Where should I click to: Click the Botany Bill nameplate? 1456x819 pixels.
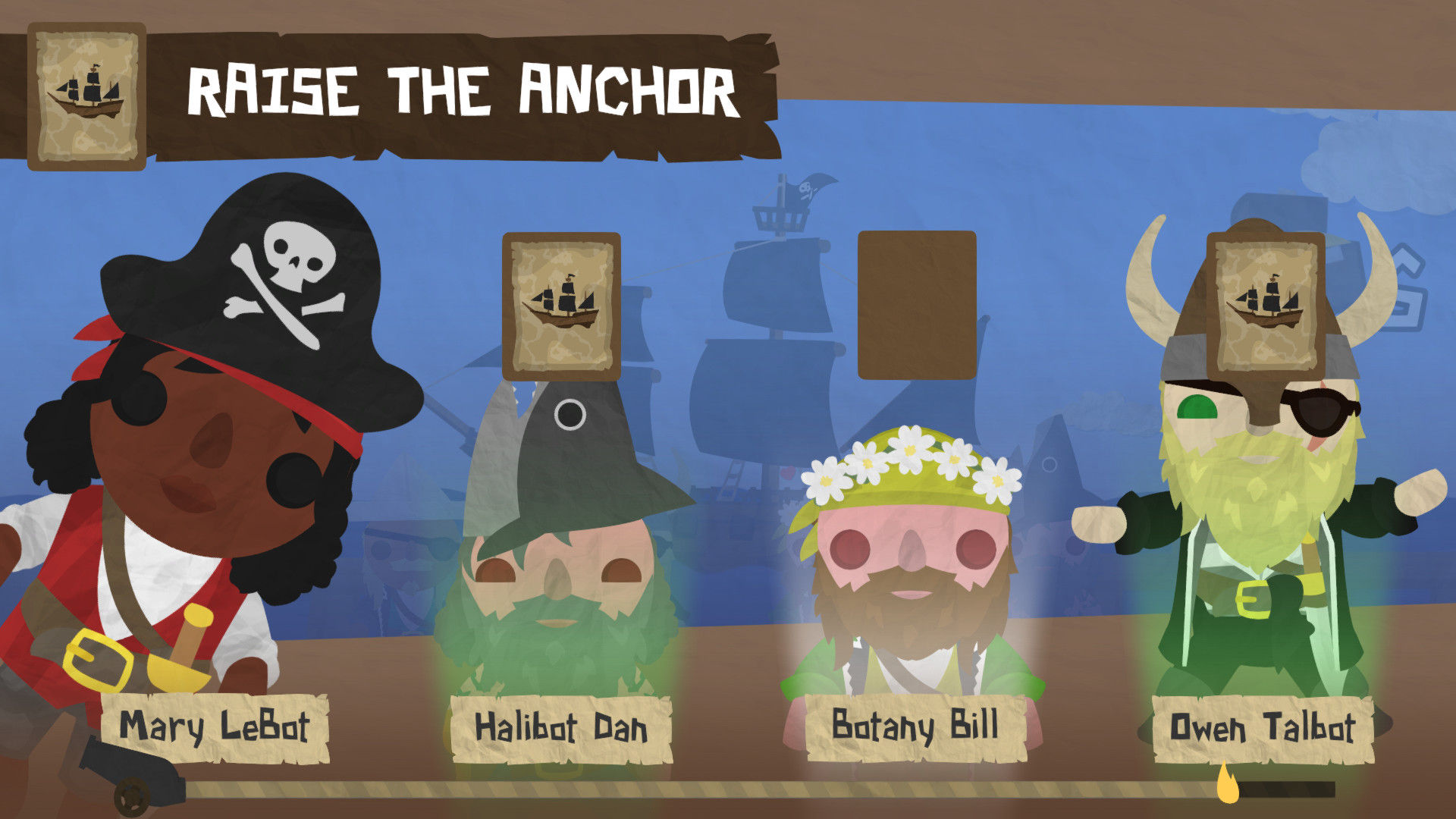[914, 726]
